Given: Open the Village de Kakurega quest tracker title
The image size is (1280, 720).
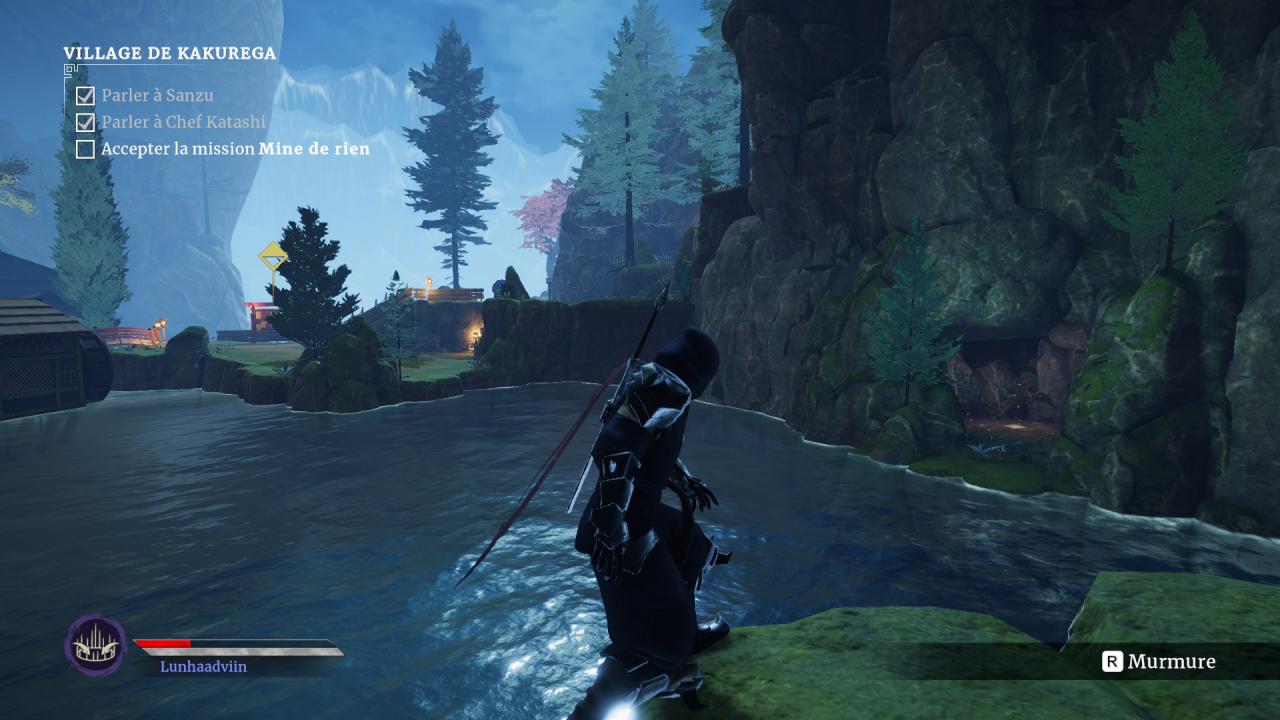Looking at the screenshot, I should (x=170, y=54).
